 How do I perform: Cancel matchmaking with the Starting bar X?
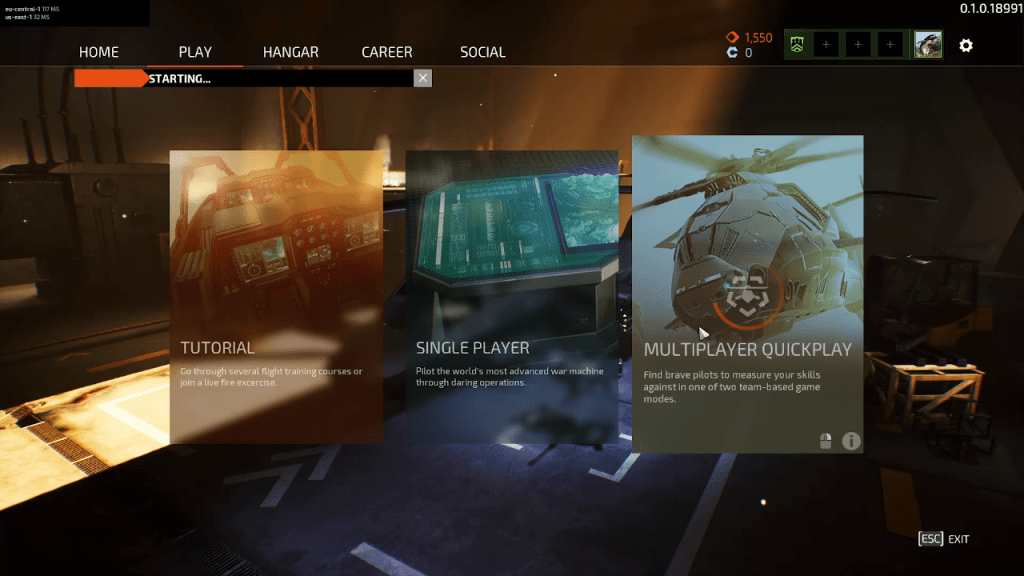pos(423,78)
